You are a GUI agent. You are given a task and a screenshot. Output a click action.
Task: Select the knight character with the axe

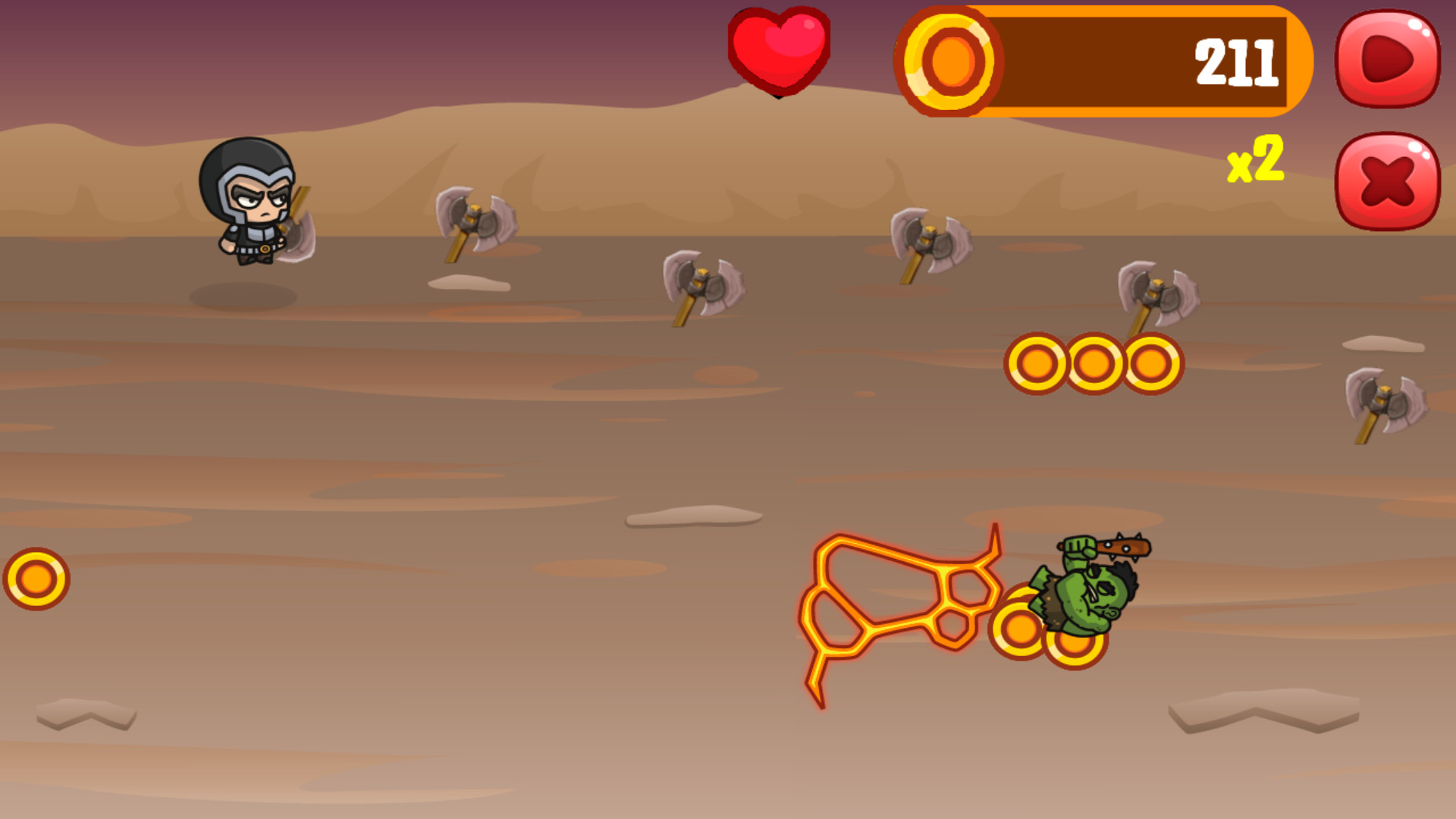click(x=254, y=205)
